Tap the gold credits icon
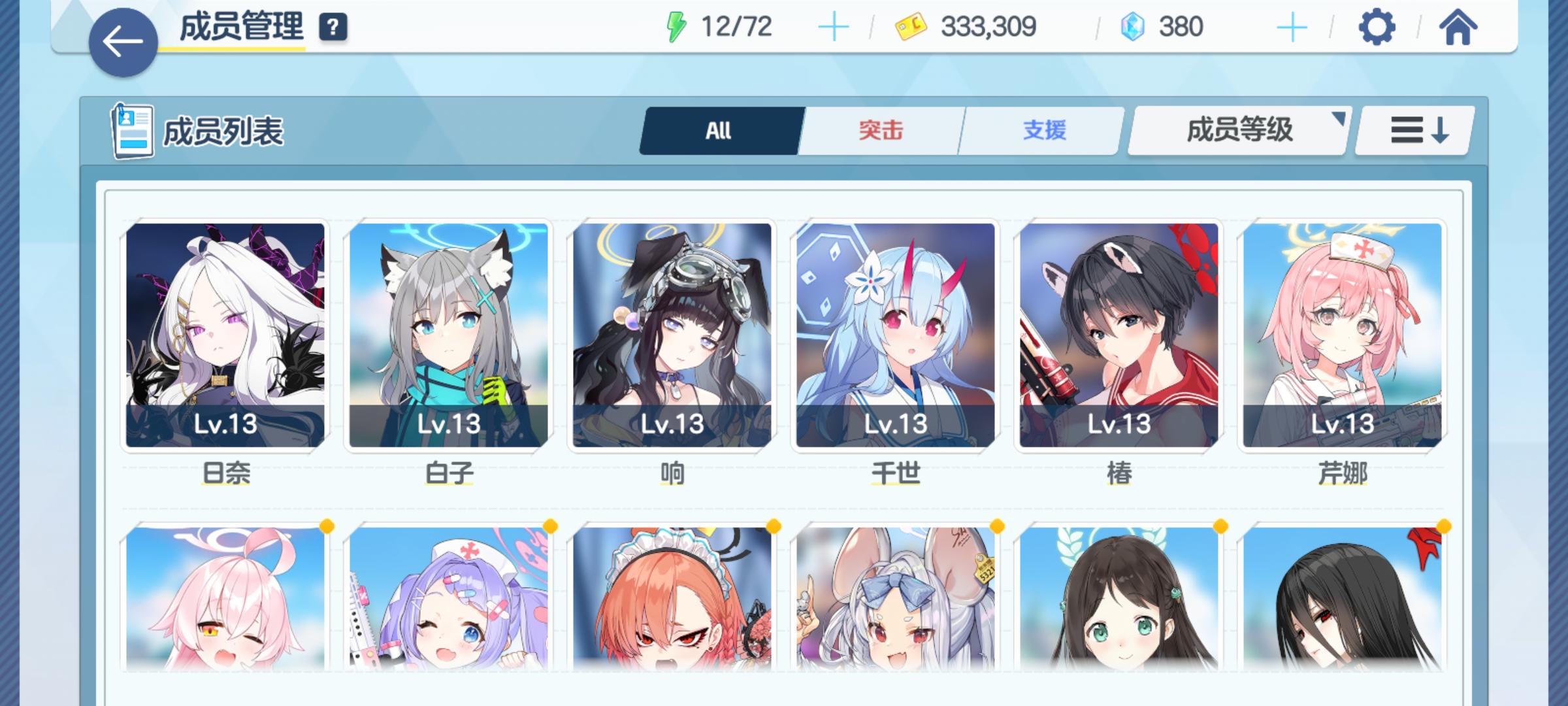Image resolution: width=1568 pixels, height=706 pixels. tap(910, 26)
